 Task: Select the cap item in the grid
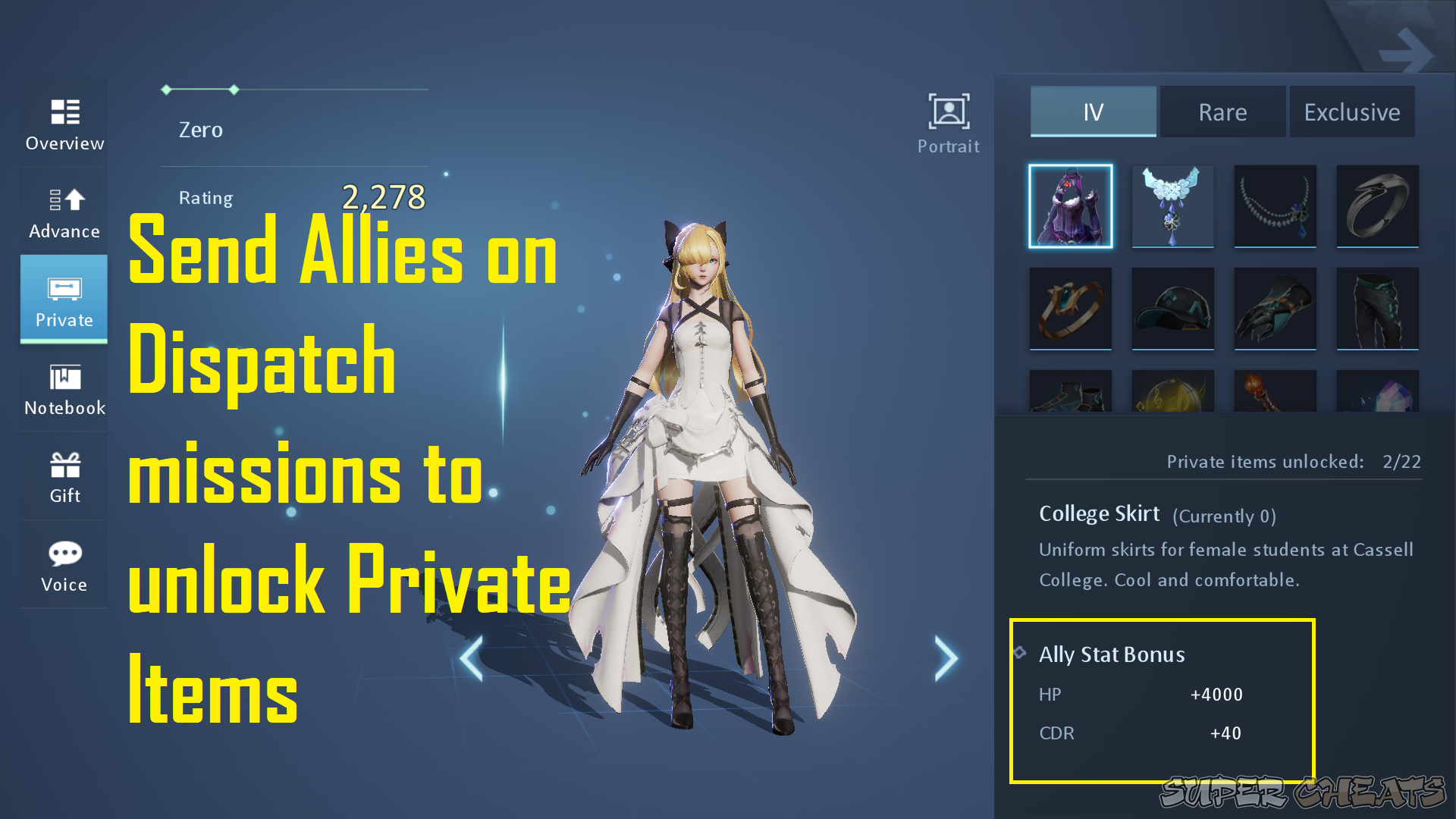pyautogui.click(x=1172, y=309)
